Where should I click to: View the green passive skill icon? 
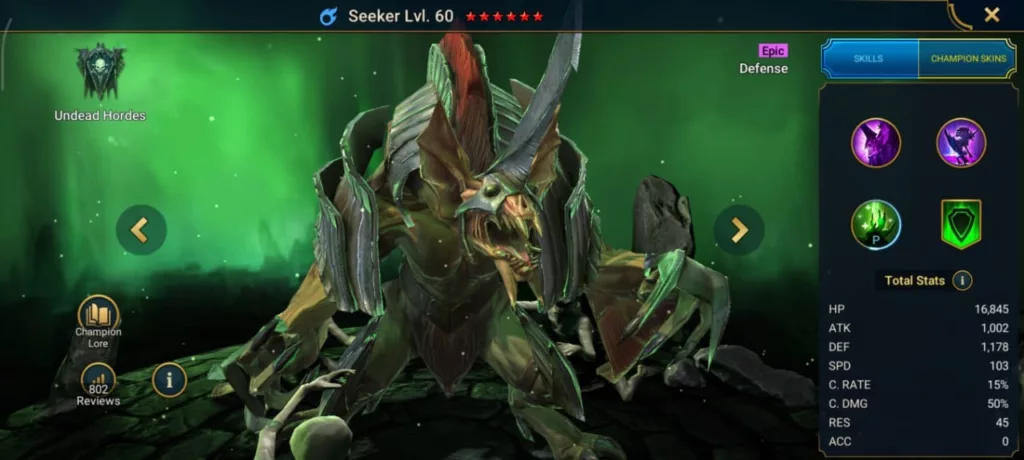pos(876,224)
